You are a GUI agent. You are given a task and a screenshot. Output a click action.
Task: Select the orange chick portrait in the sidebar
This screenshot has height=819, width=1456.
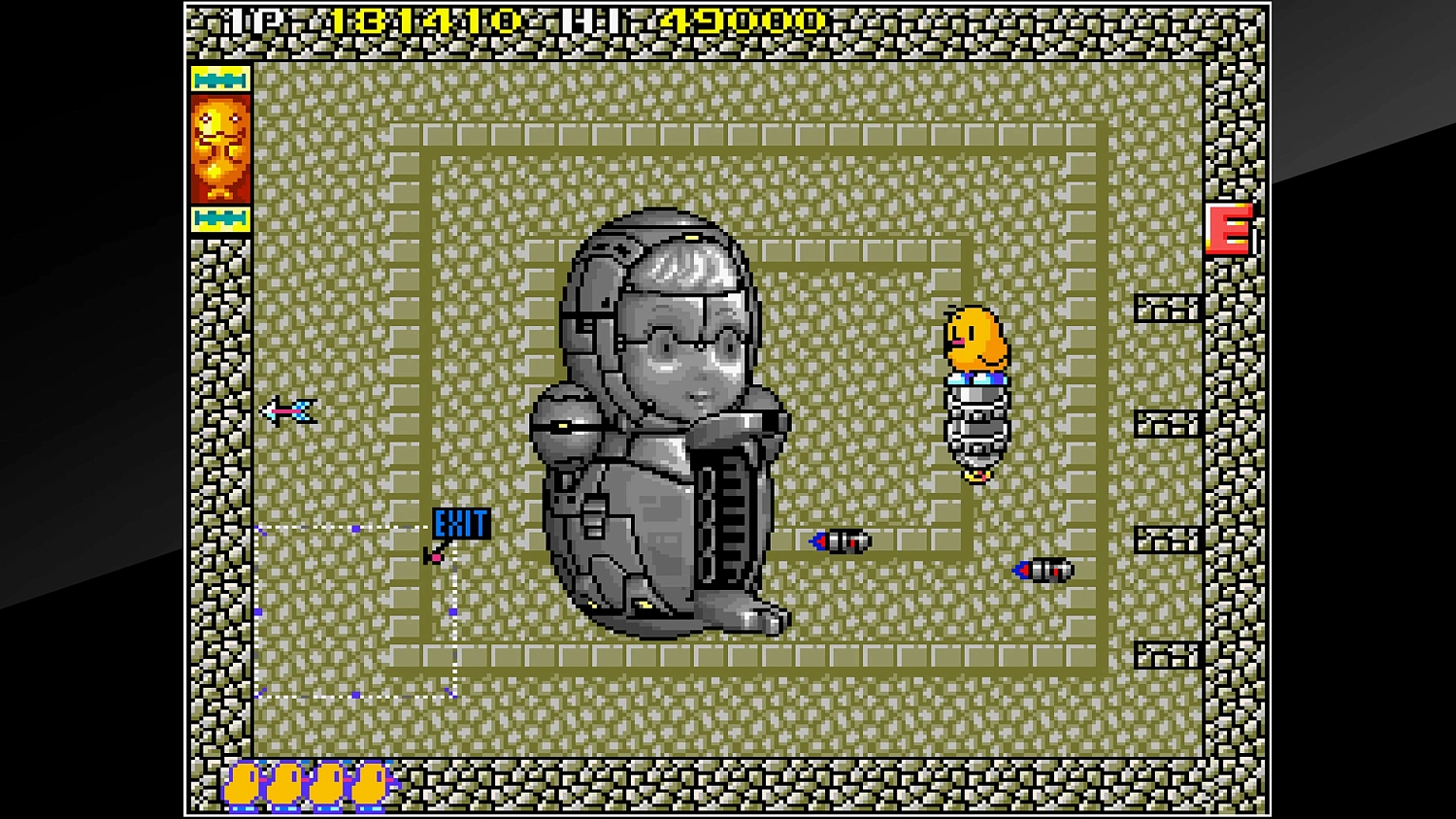click(x=220, y=148)
